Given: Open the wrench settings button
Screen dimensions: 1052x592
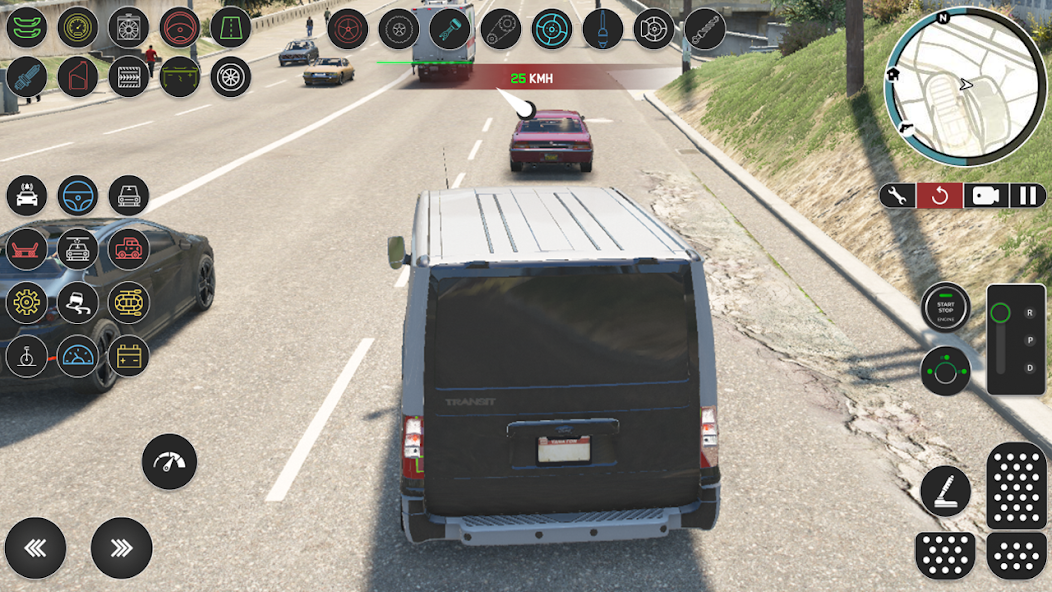Looking at the screenshot, I should pyautogui.click(x=897, y=195).
